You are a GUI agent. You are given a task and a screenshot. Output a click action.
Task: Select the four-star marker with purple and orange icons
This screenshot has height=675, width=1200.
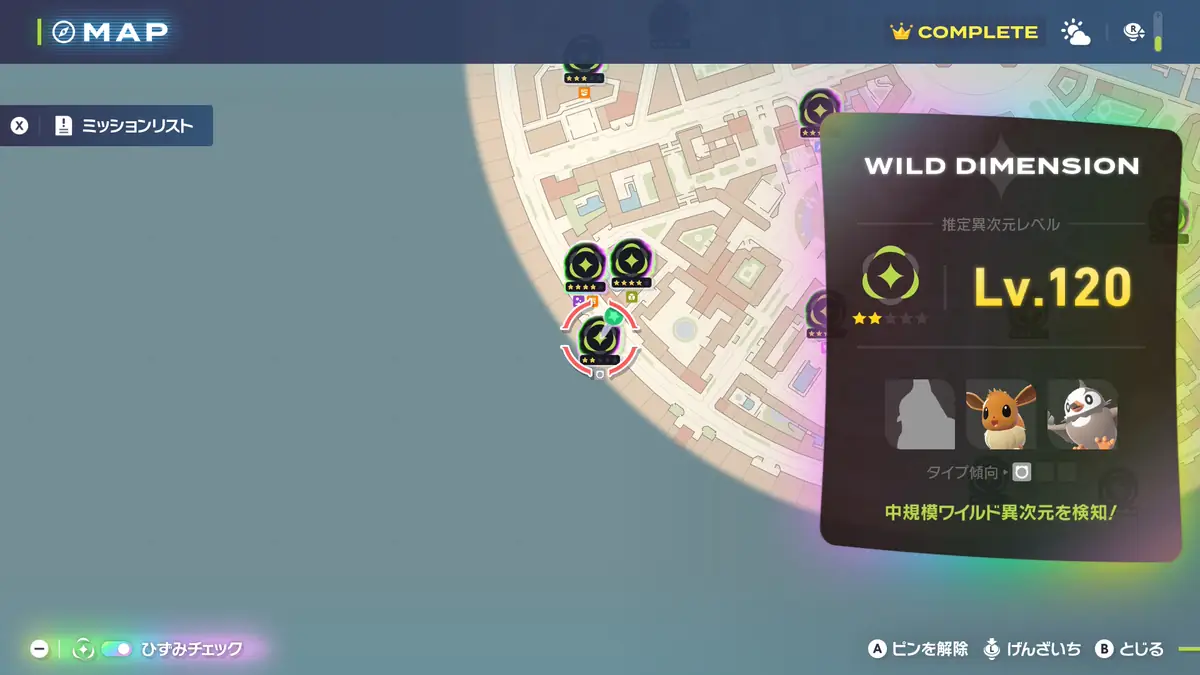[x=585, y=266]
